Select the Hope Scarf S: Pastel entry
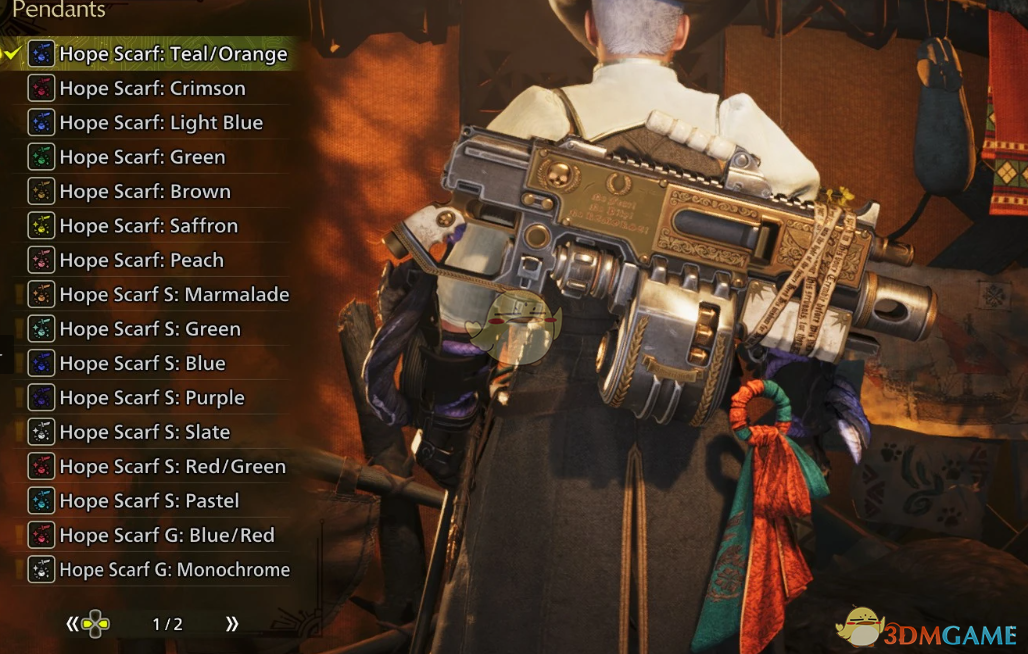 tap(149, 501)
